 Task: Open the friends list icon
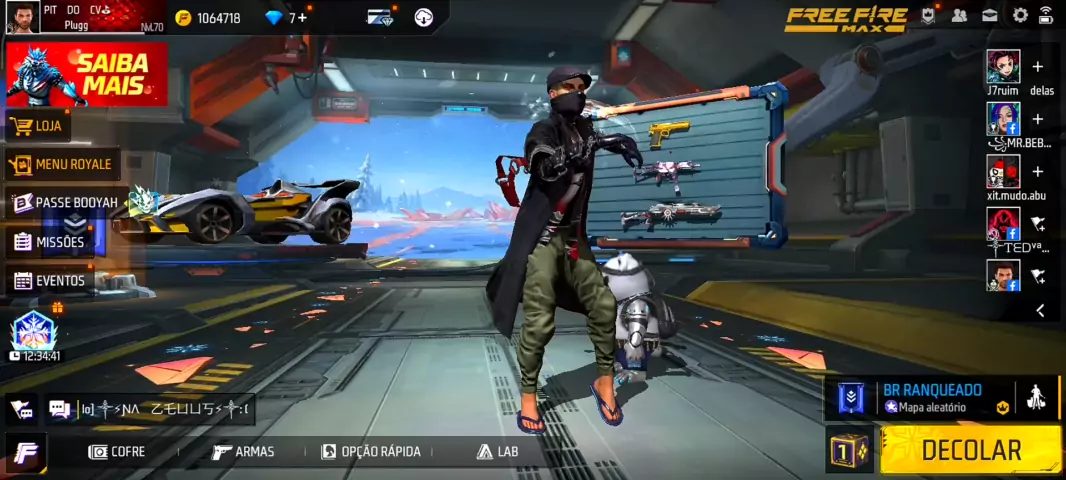tap(959, 15)
